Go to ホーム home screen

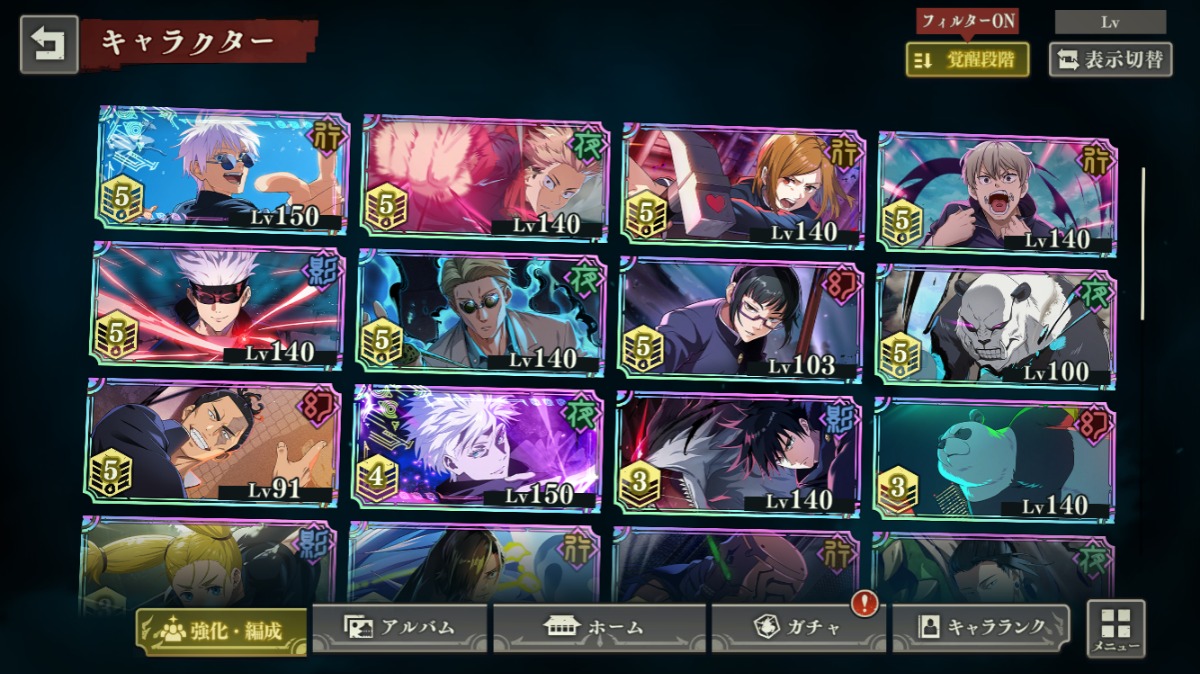(599, 628)
